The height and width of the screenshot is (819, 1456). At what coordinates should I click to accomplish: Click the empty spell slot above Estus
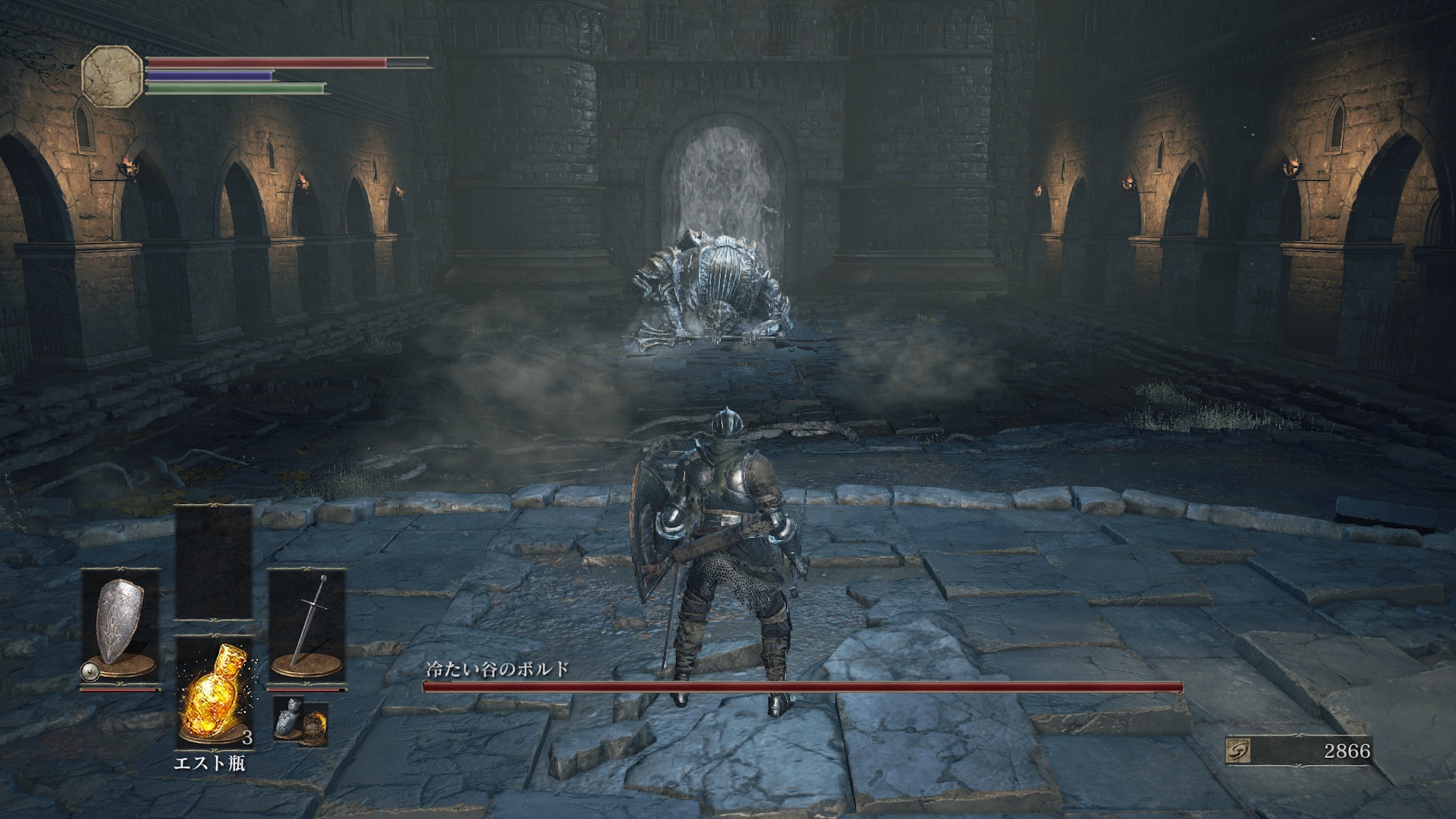[x=214, y=562]
